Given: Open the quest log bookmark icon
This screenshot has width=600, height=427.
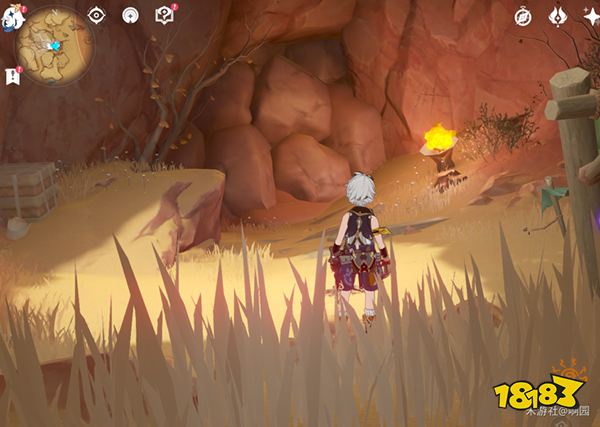Looking at the screenshot, I should 13,76.
